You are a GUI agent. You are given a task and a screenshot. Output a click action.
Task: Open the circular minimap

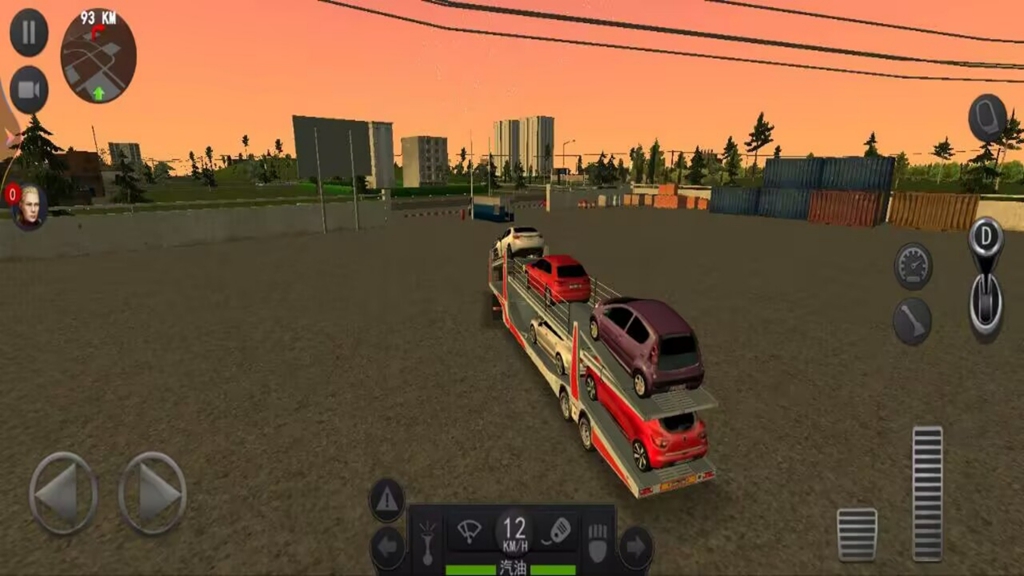[x=98, y=57]
